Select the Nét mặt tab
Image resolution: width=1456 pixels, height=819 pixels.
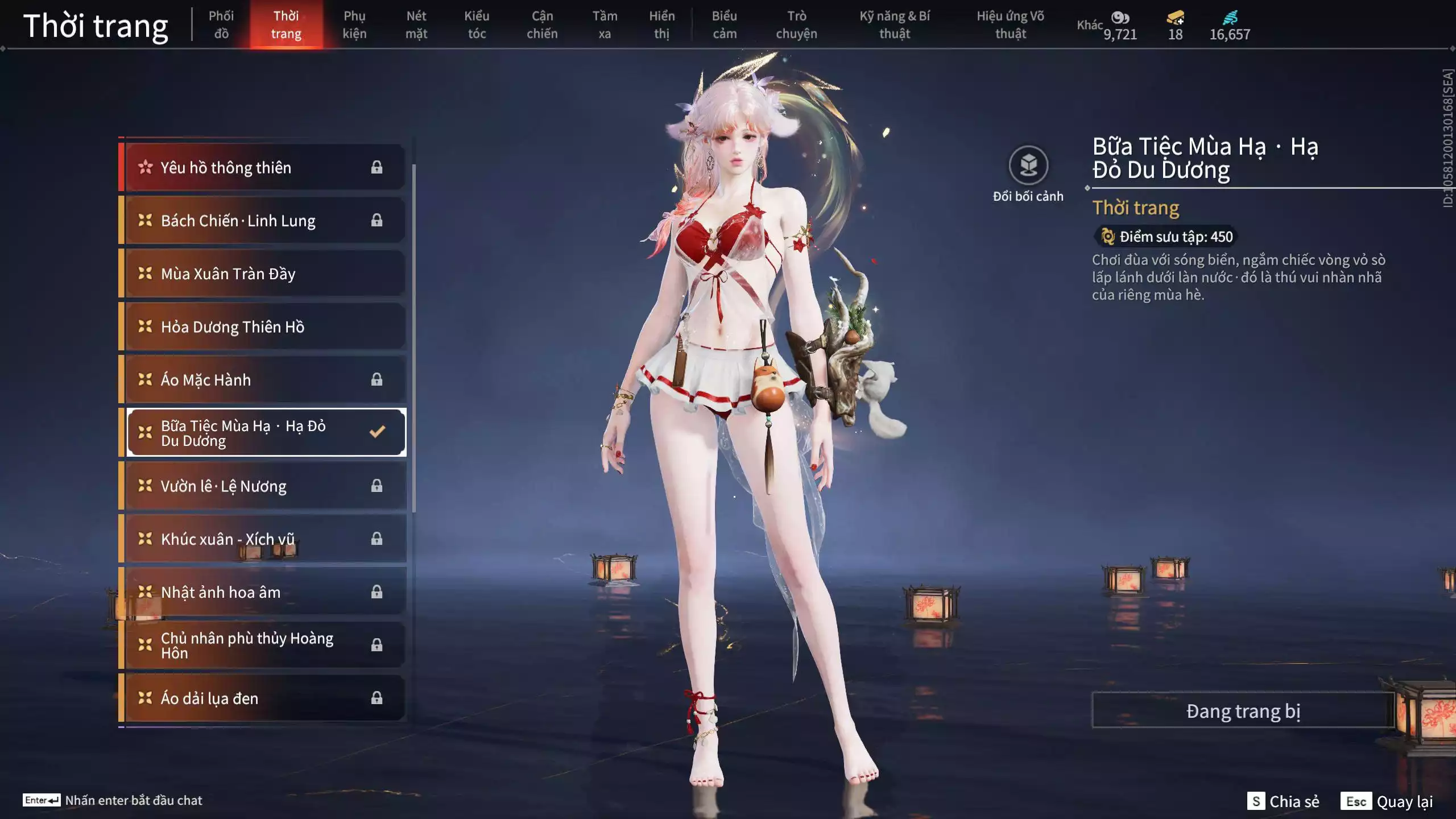(416, 24)
